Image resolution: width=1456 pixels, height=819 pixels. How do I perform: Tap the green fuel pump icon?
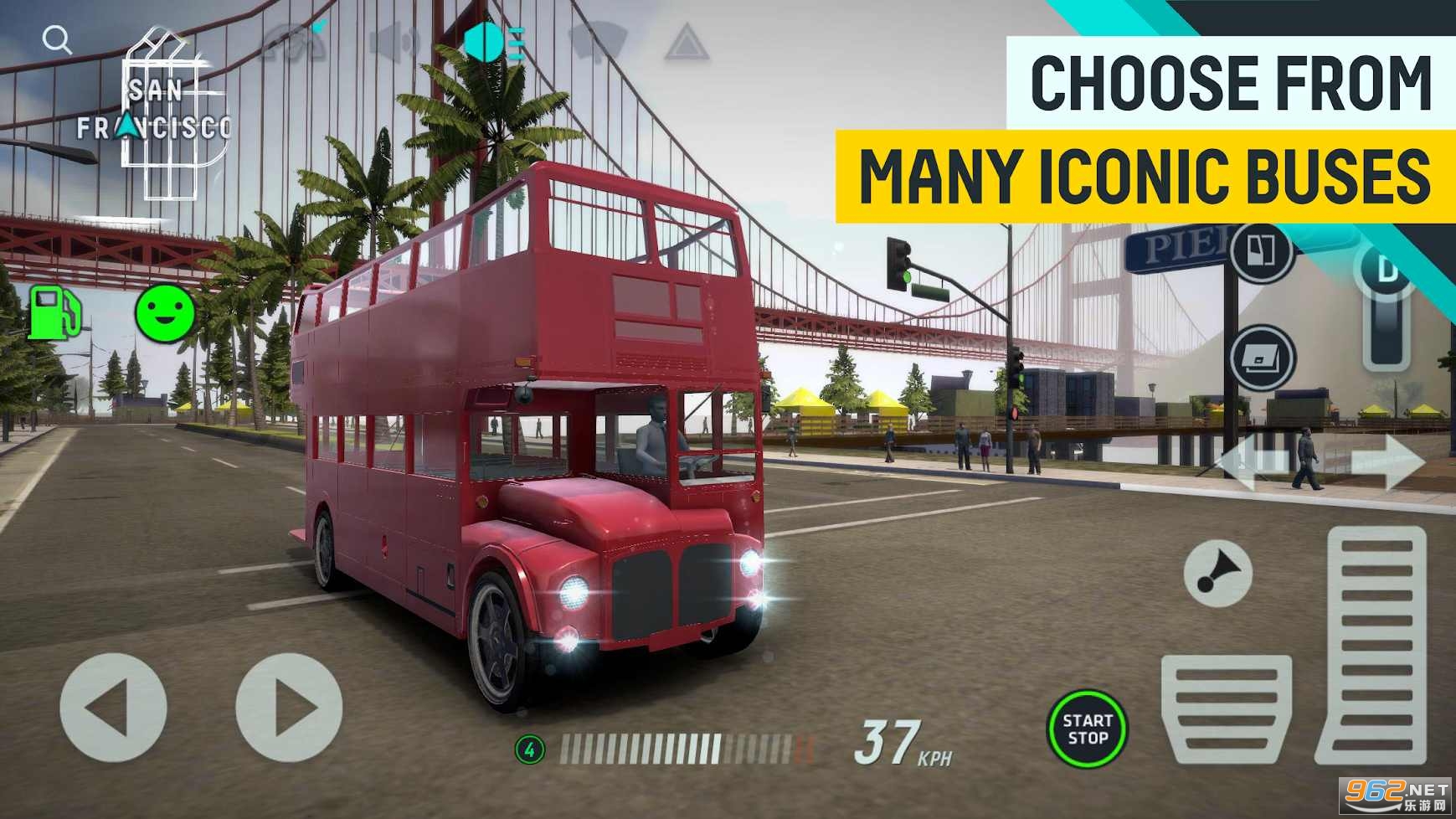54,313
